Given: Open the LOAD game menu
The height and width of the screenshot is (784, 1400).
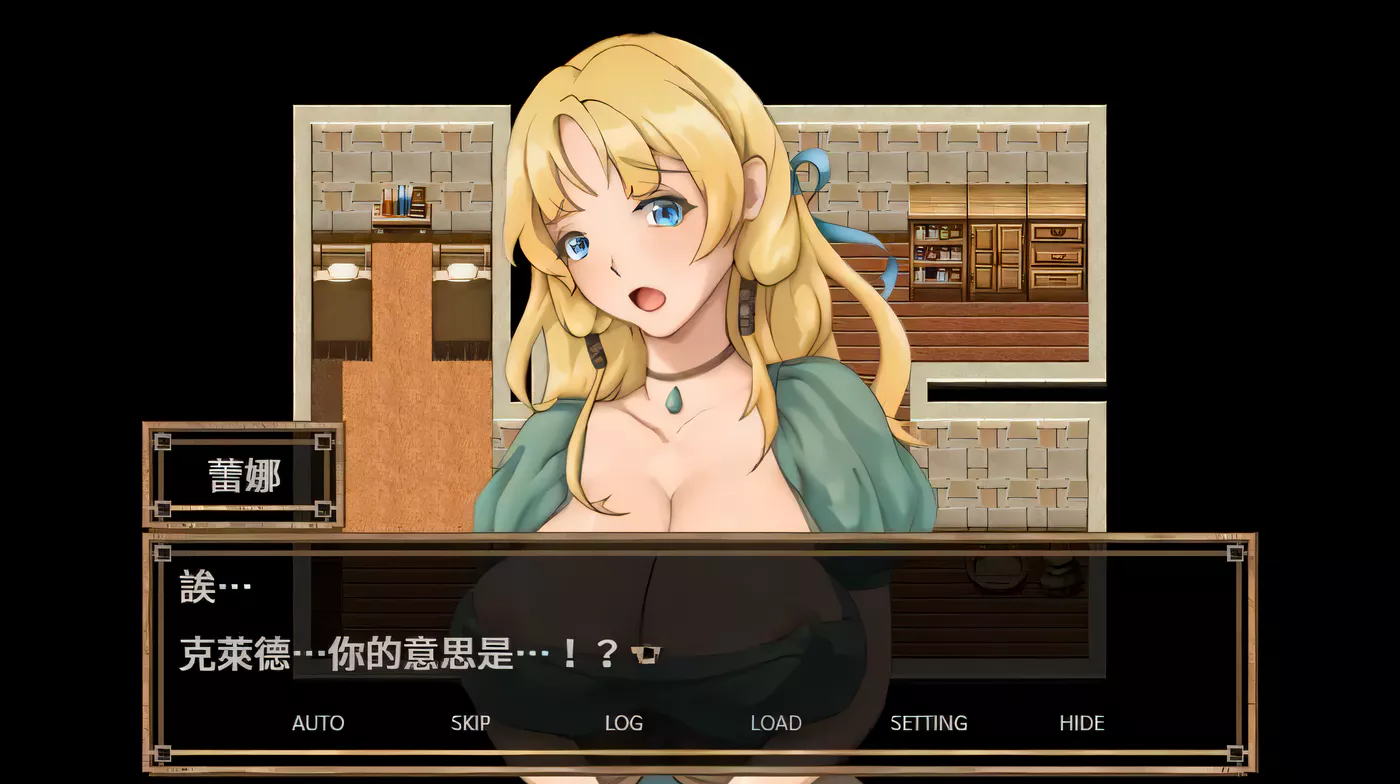Looking at the screenshot, I should 776,723.
